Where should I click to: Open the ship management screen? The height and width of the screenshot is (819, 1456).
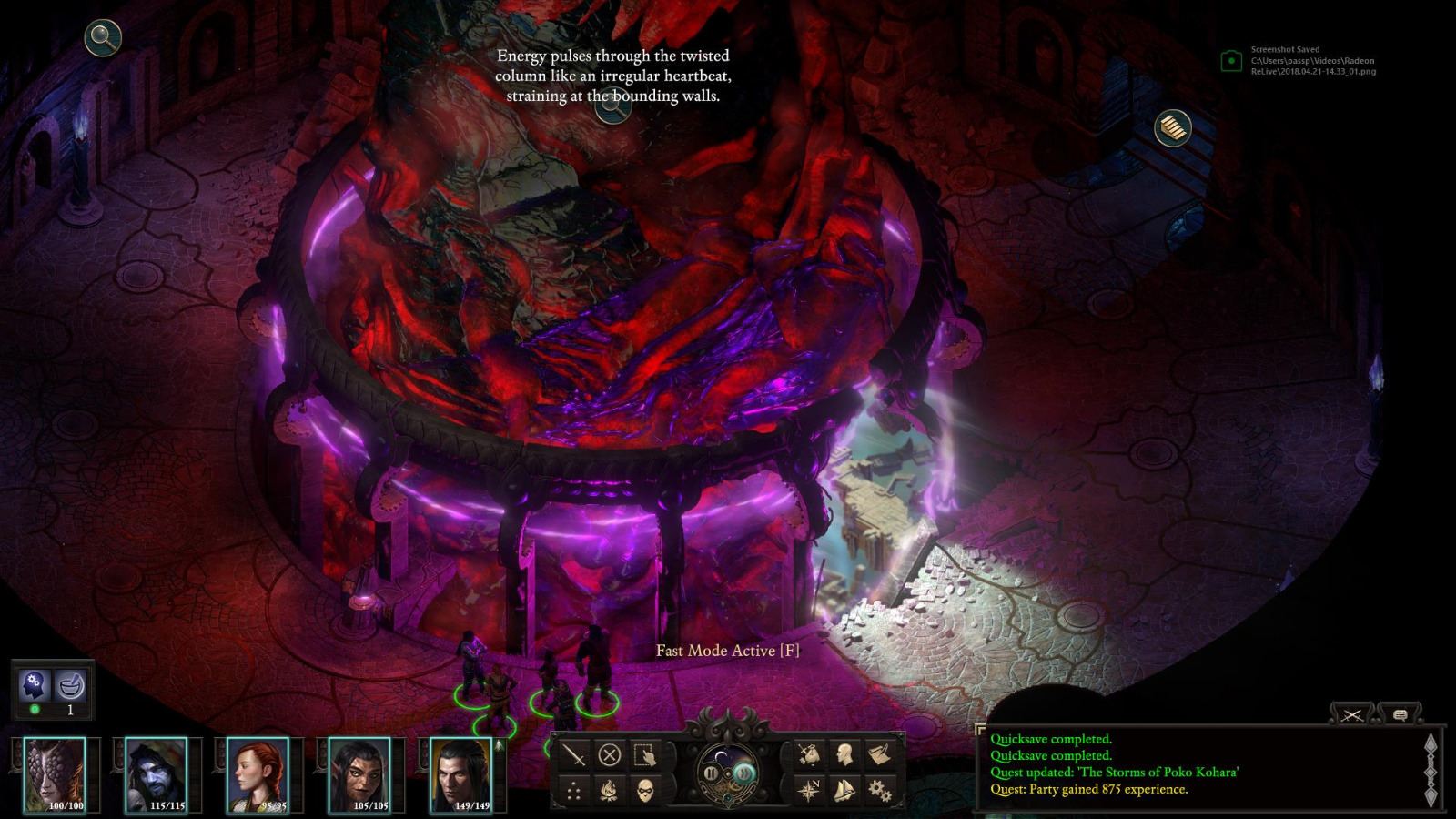[x=843, y=790]
